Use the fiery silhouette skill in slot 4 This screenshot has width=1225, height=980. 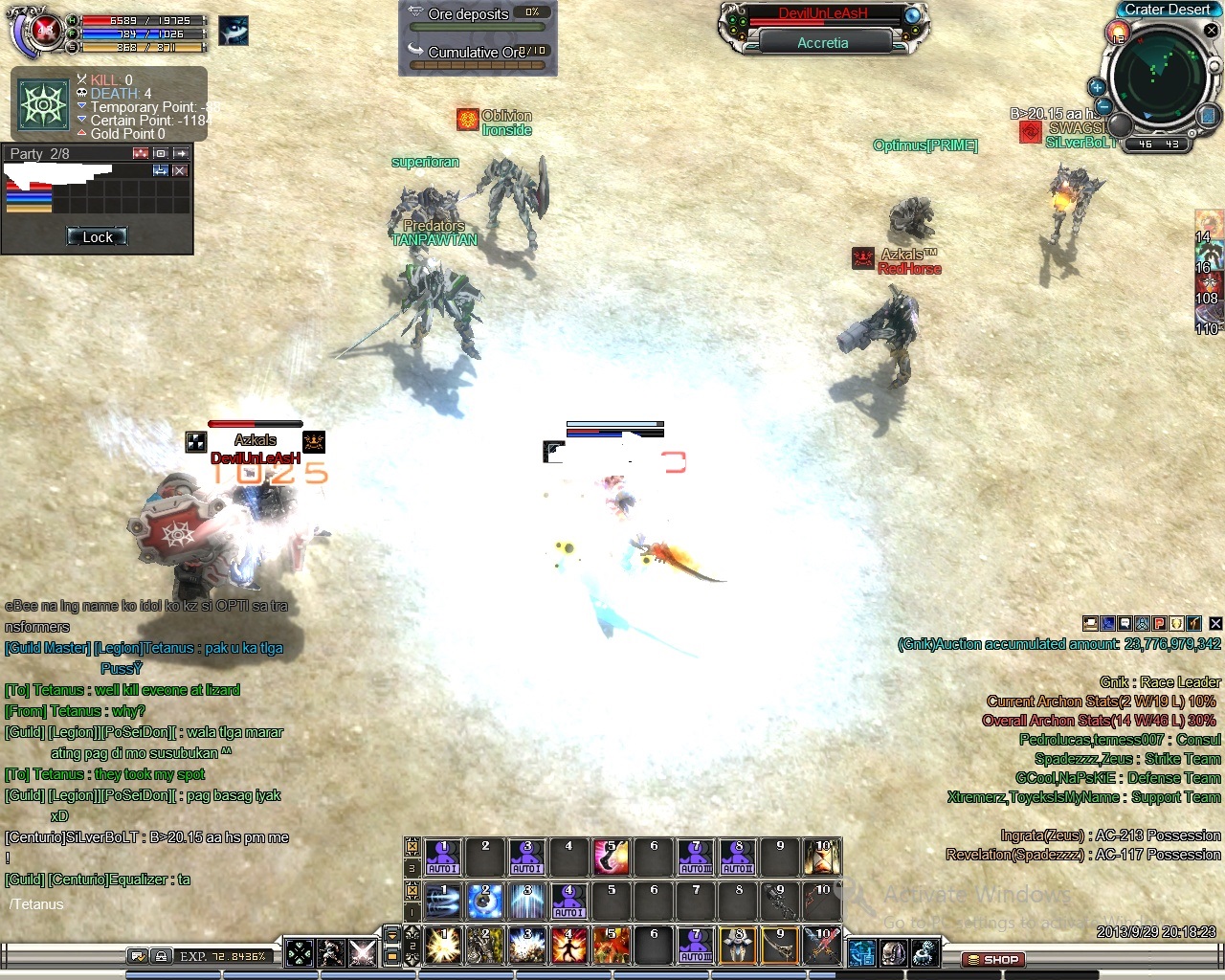point(568,946)
